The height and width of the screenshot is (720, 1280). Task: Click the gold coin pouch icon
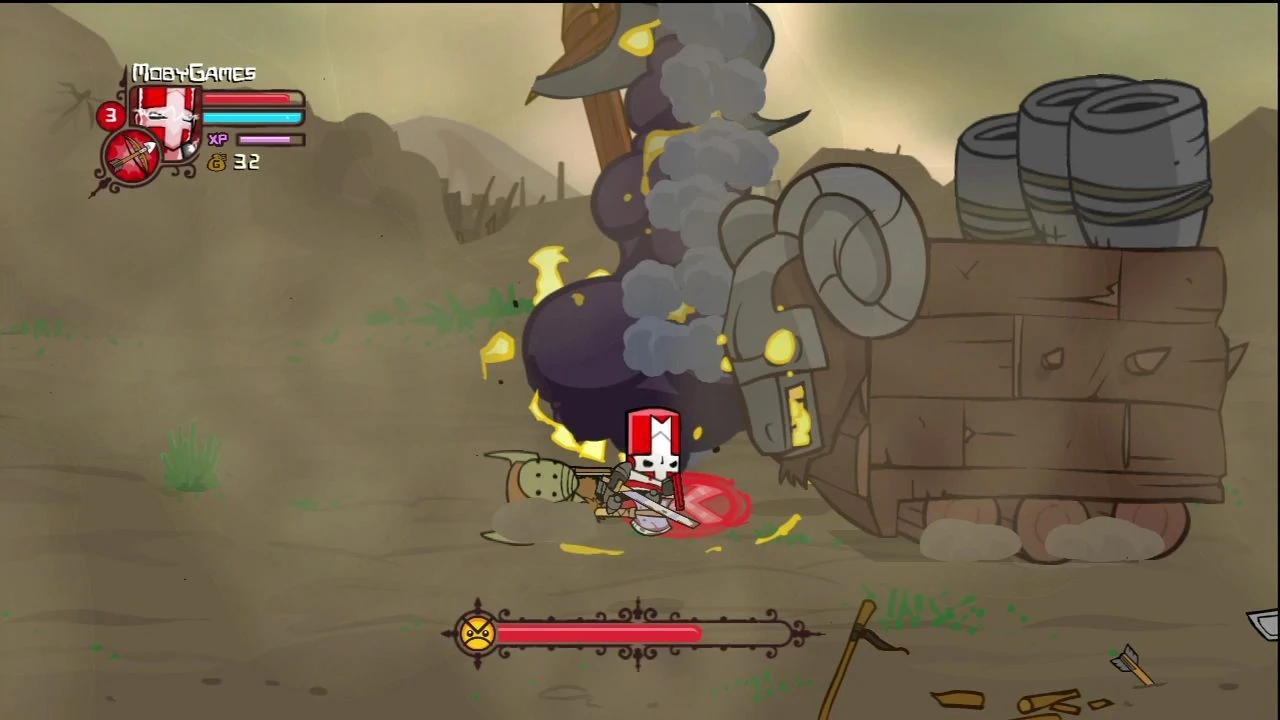point(217,163)
